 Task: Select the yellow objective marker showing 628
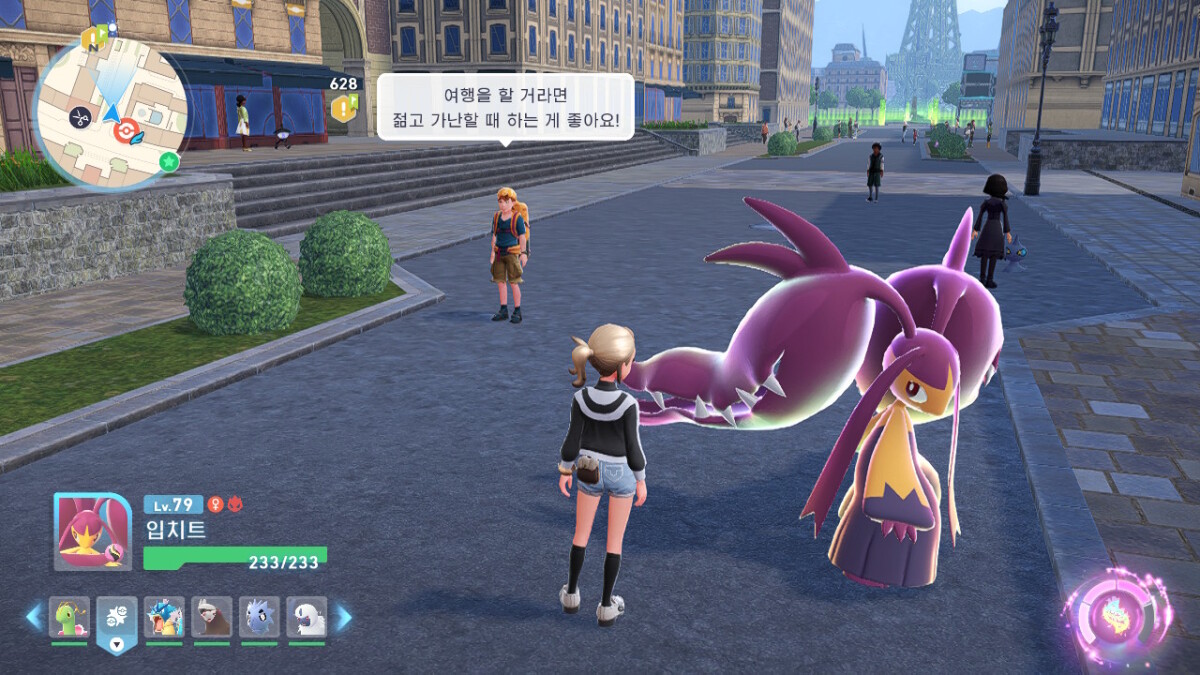344,107
